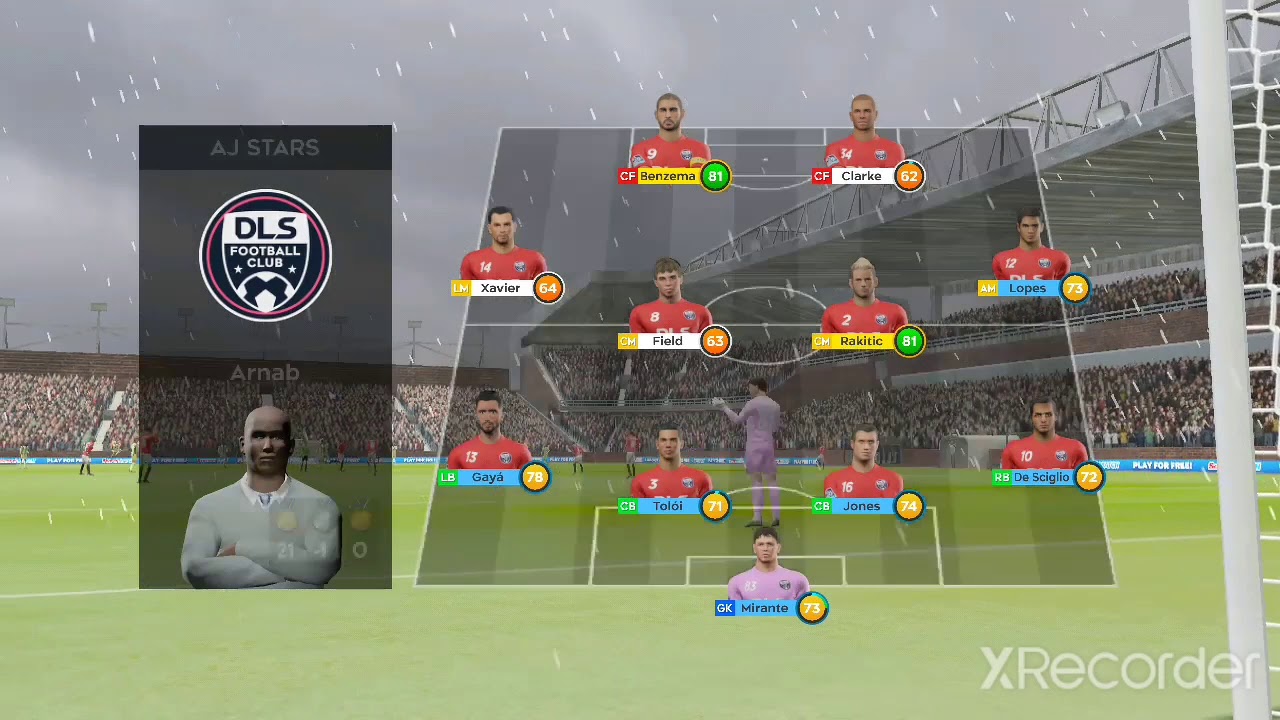Select left back Gayá
The width and height of the screenshot is (1280, 720).
488,477
